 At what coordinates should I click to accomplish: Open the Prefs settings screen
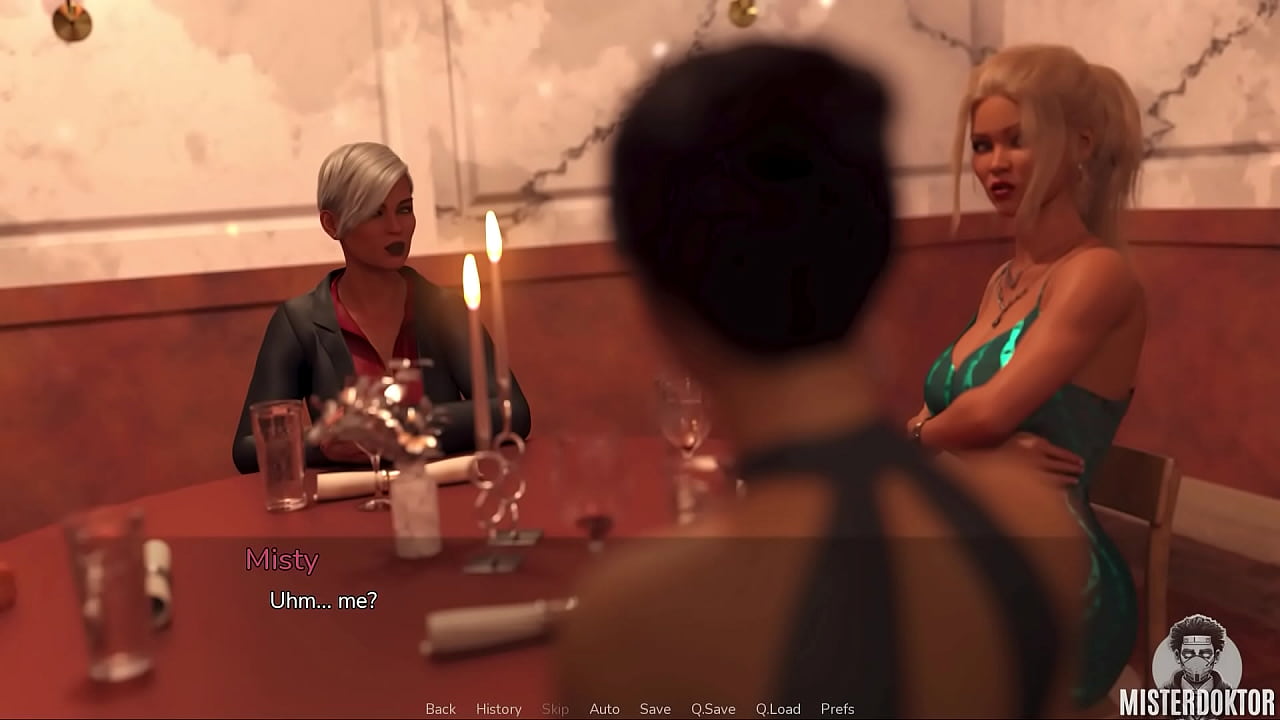pyautogui.click(x=838, y=708)
